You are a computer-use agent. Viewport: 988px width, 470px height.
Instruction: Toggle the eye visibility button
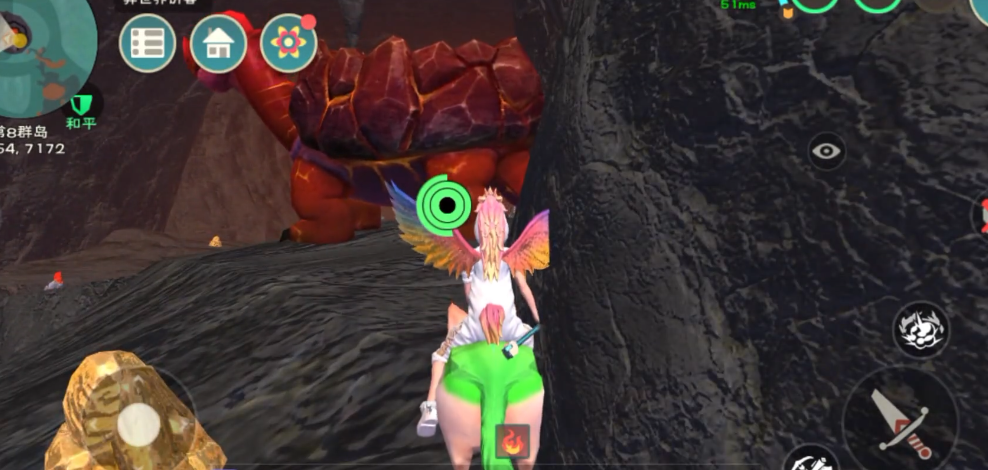click(827, 152)
